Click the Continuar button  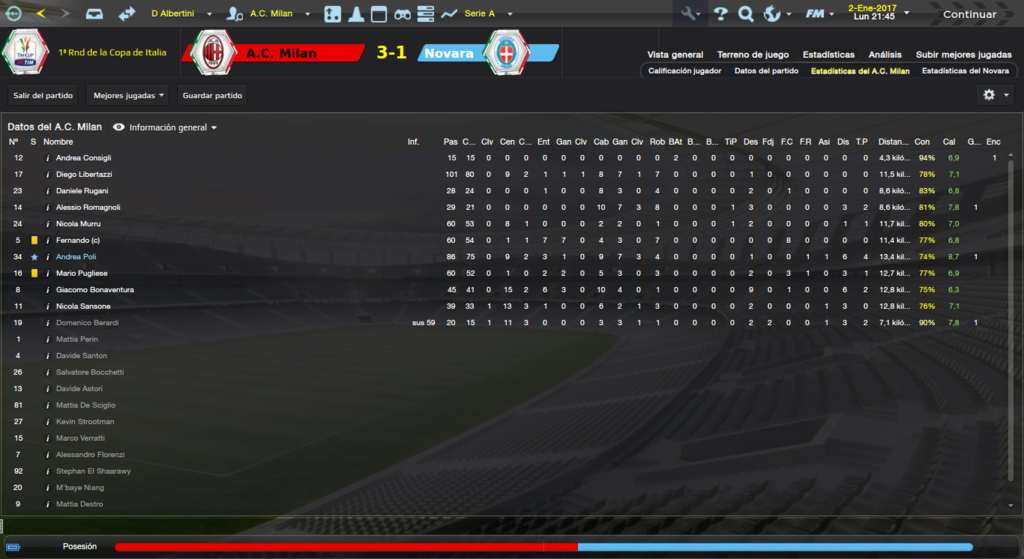969,14
